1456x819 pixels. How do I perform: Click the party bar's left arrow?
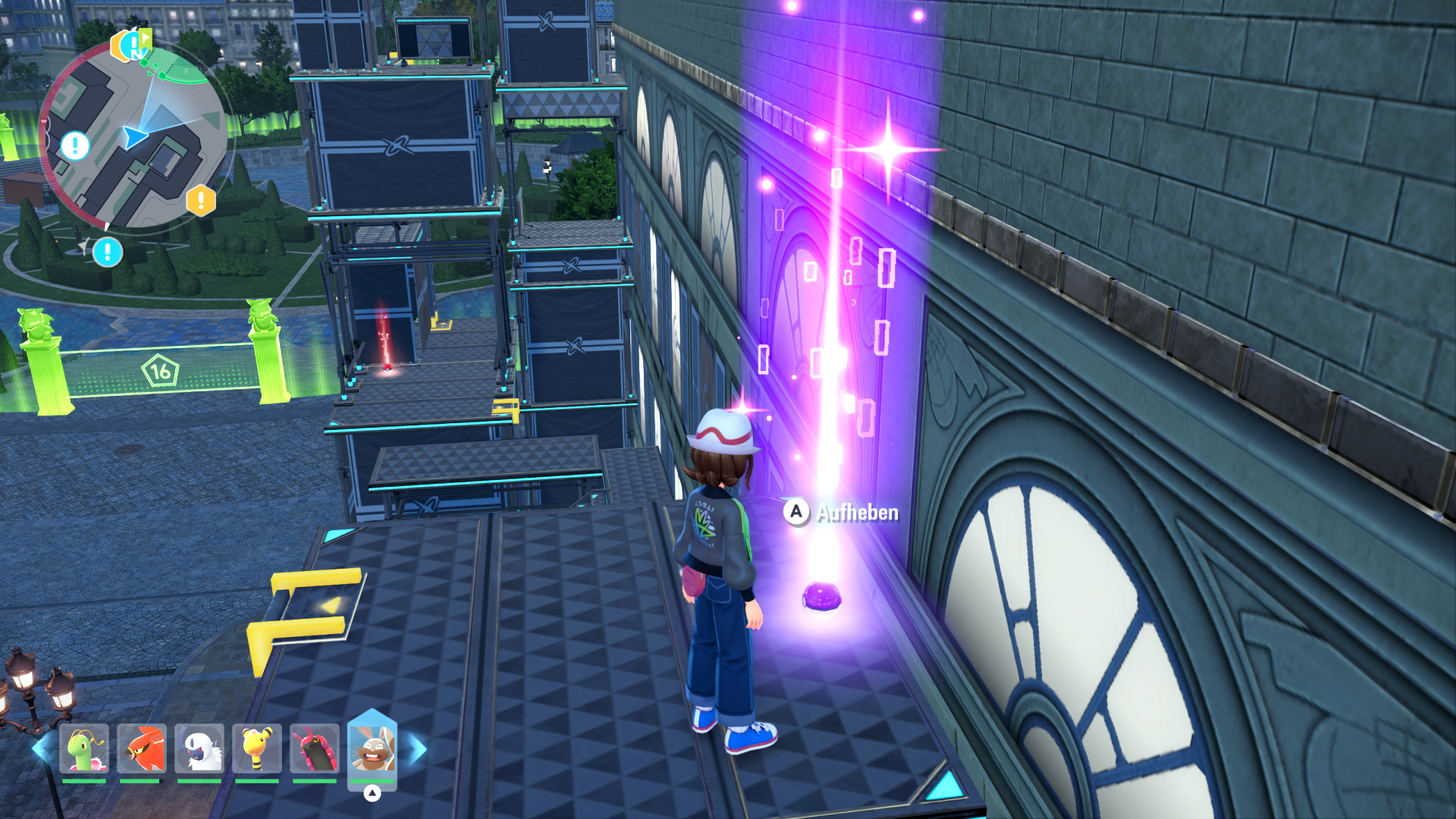42,748
